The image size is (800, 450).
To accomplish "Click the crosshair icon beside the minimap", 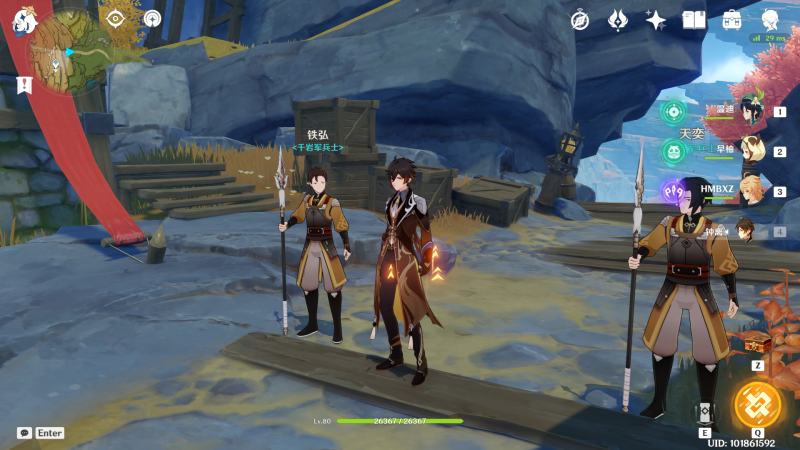I will [x=115, y=19].
